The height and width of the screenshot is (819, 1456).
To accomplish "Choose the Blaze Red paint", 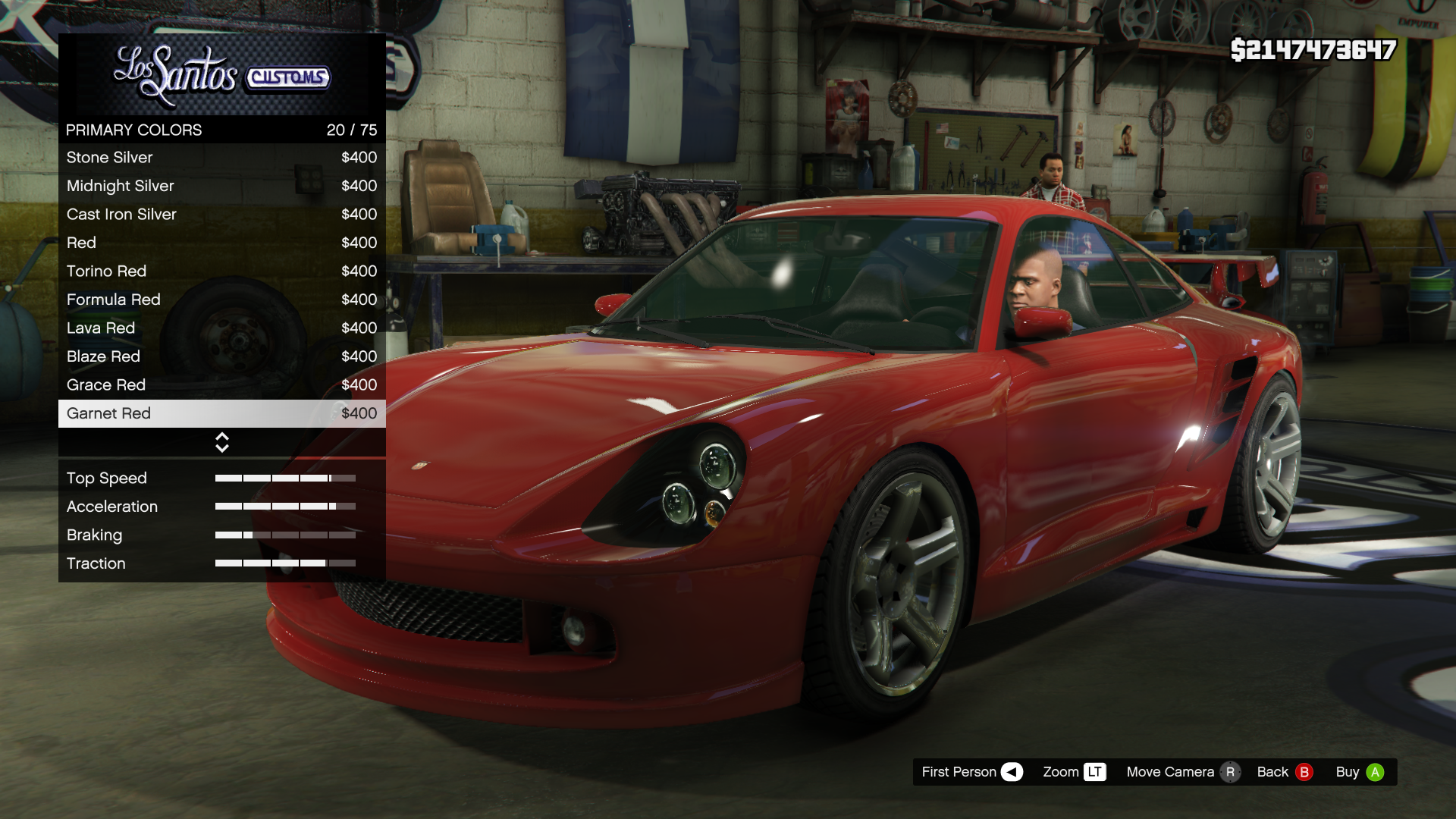I will pyautogui.click(x=221, y=356).
